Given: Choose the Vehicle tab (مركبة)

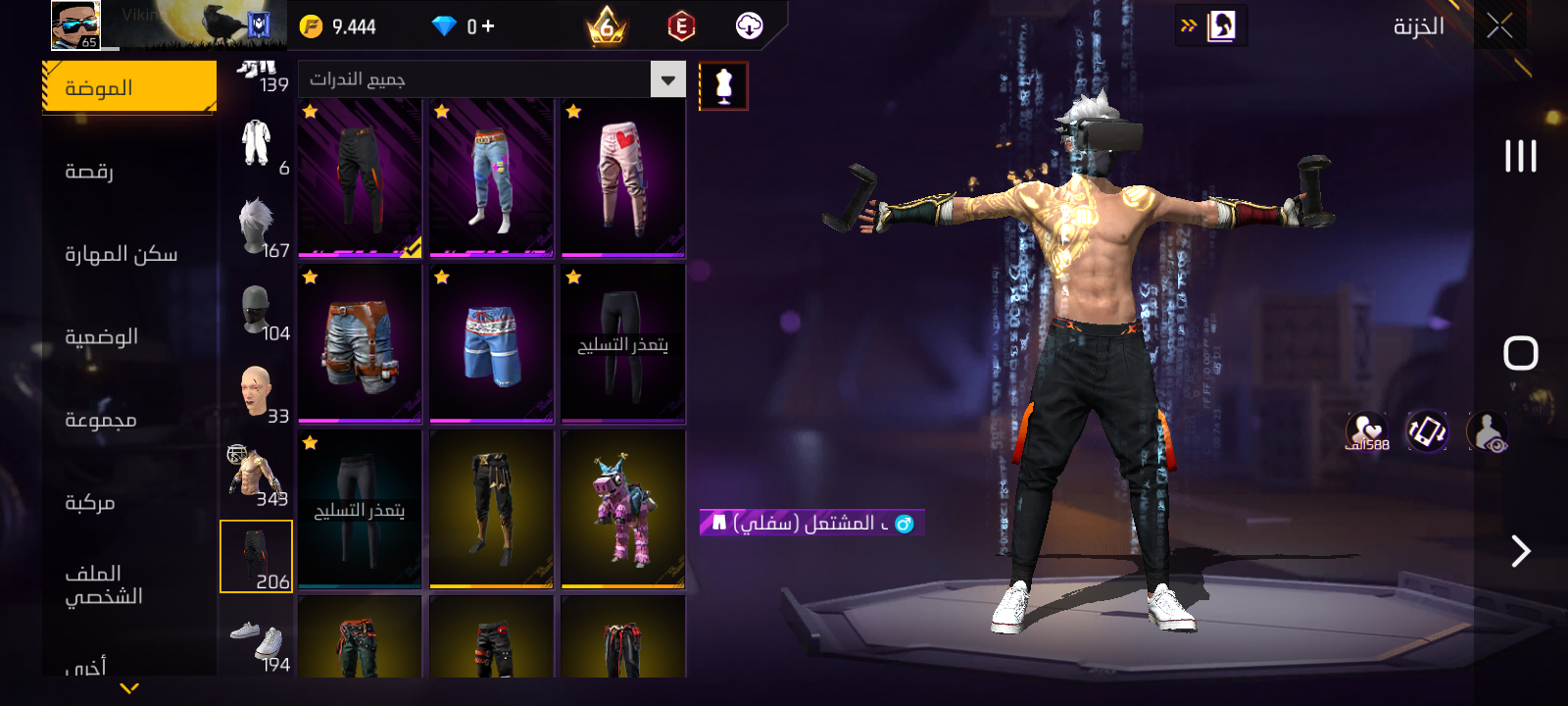Looking at the screenshot, I should 90,503.
